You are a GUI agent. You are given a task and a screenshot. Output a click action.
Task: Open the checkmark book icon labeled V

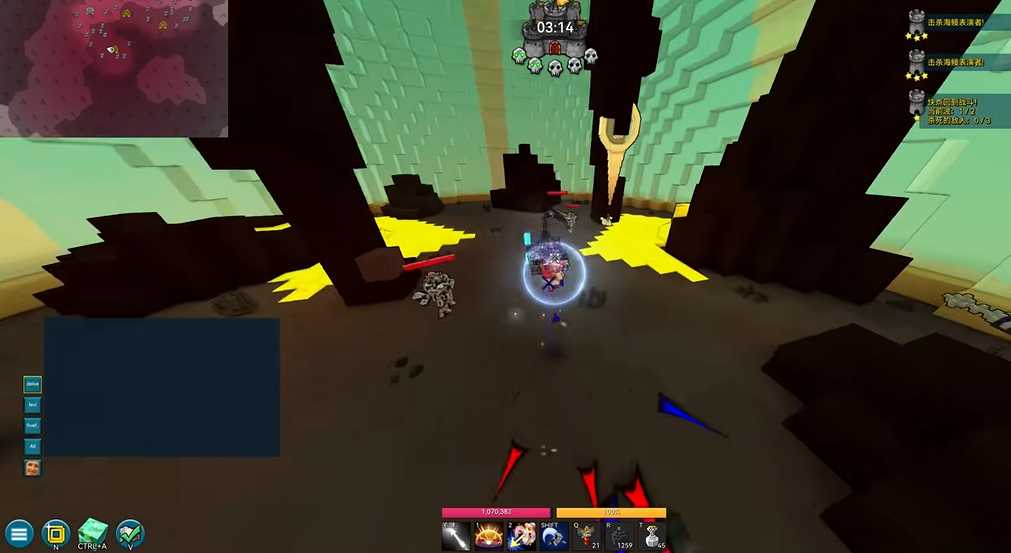130,532
